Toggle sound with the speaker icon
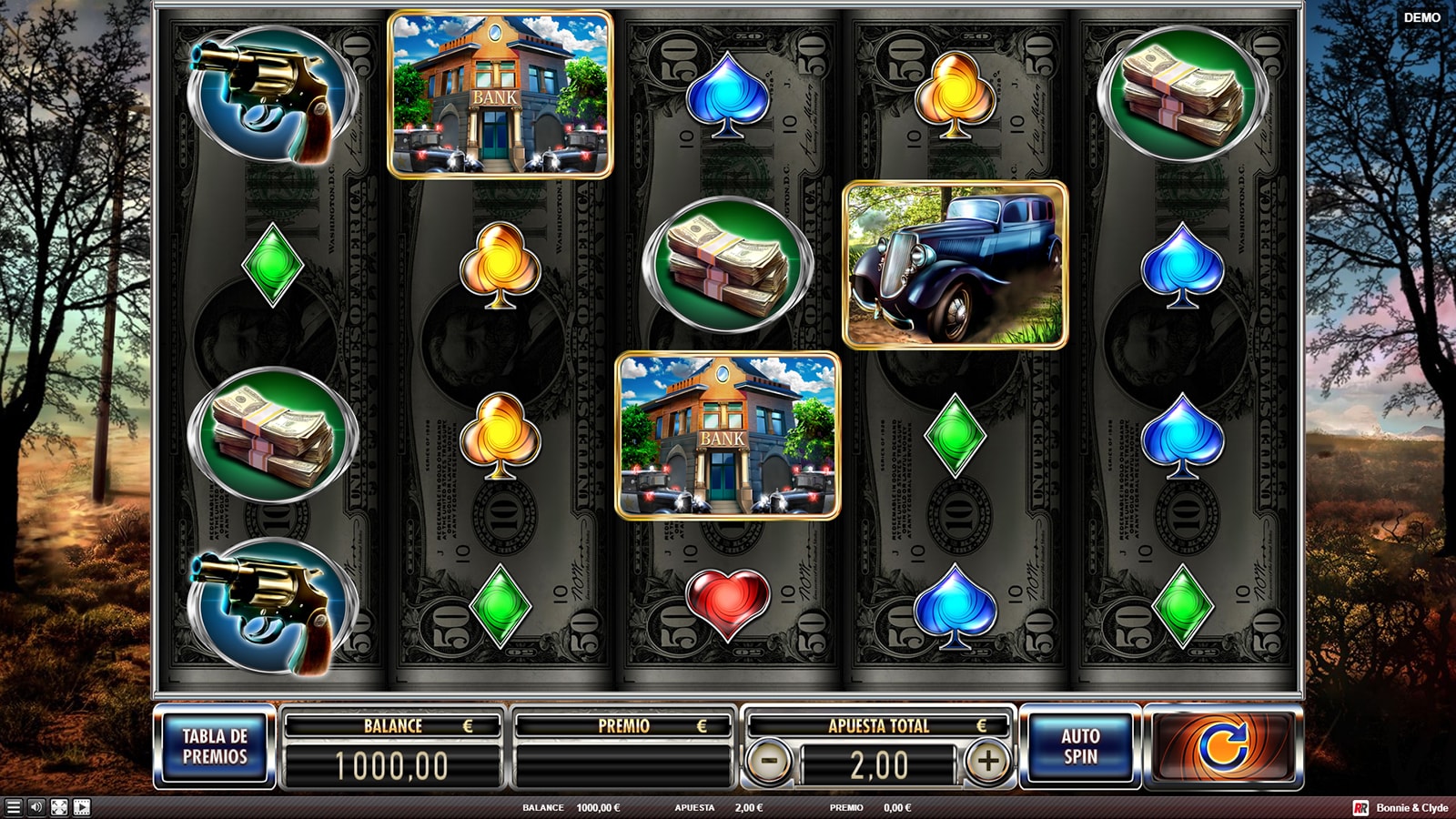Screen dimensions: 1456x819 (36, 807)
